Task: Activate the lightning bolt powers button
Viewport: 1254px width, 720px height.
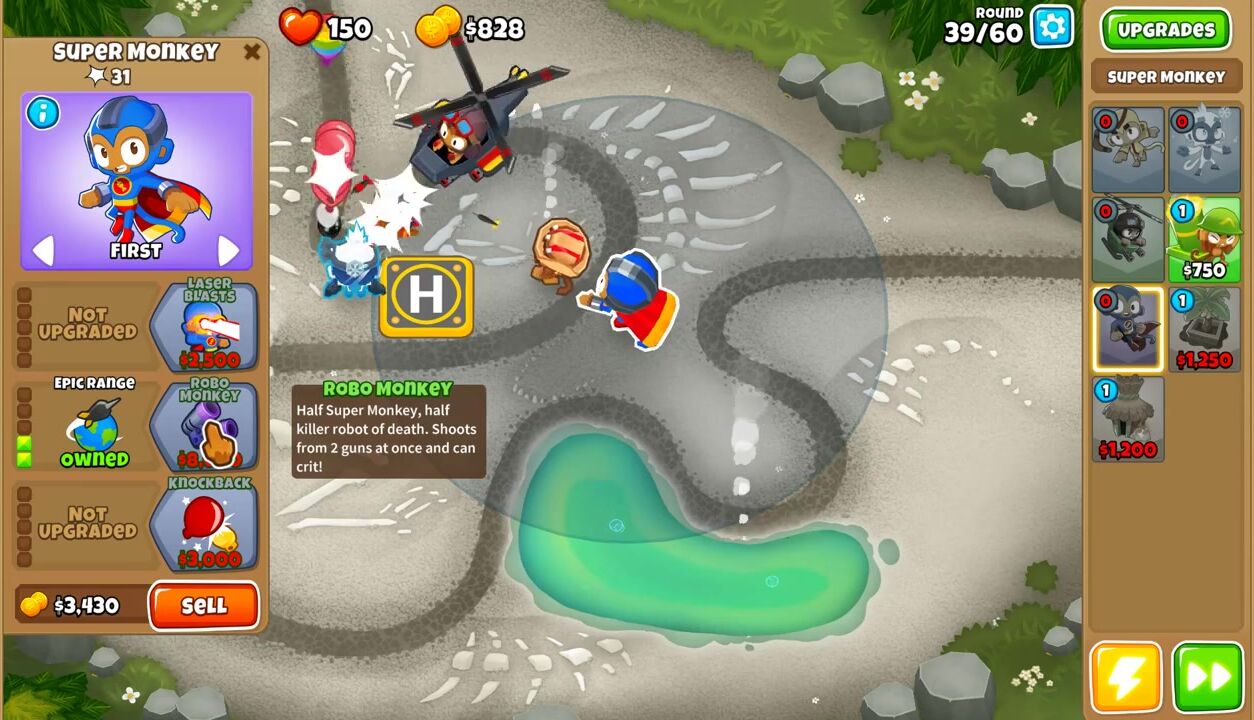Action: pos(1126,677)
